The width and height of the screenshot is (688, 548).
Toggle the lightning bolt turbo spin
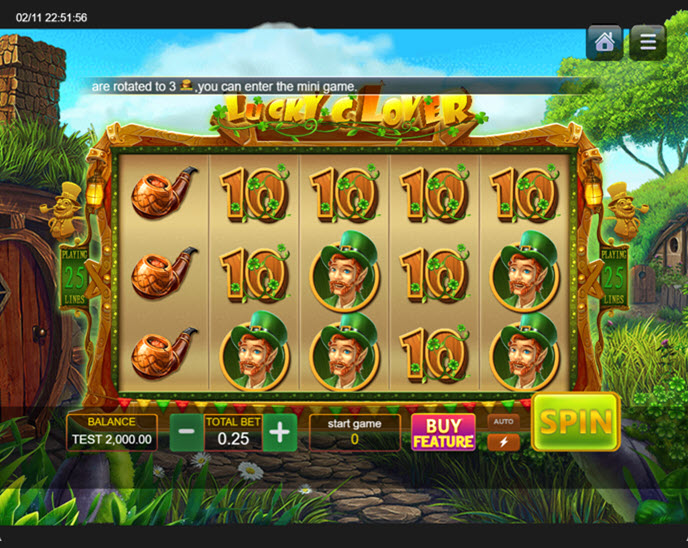click(503, 441)
